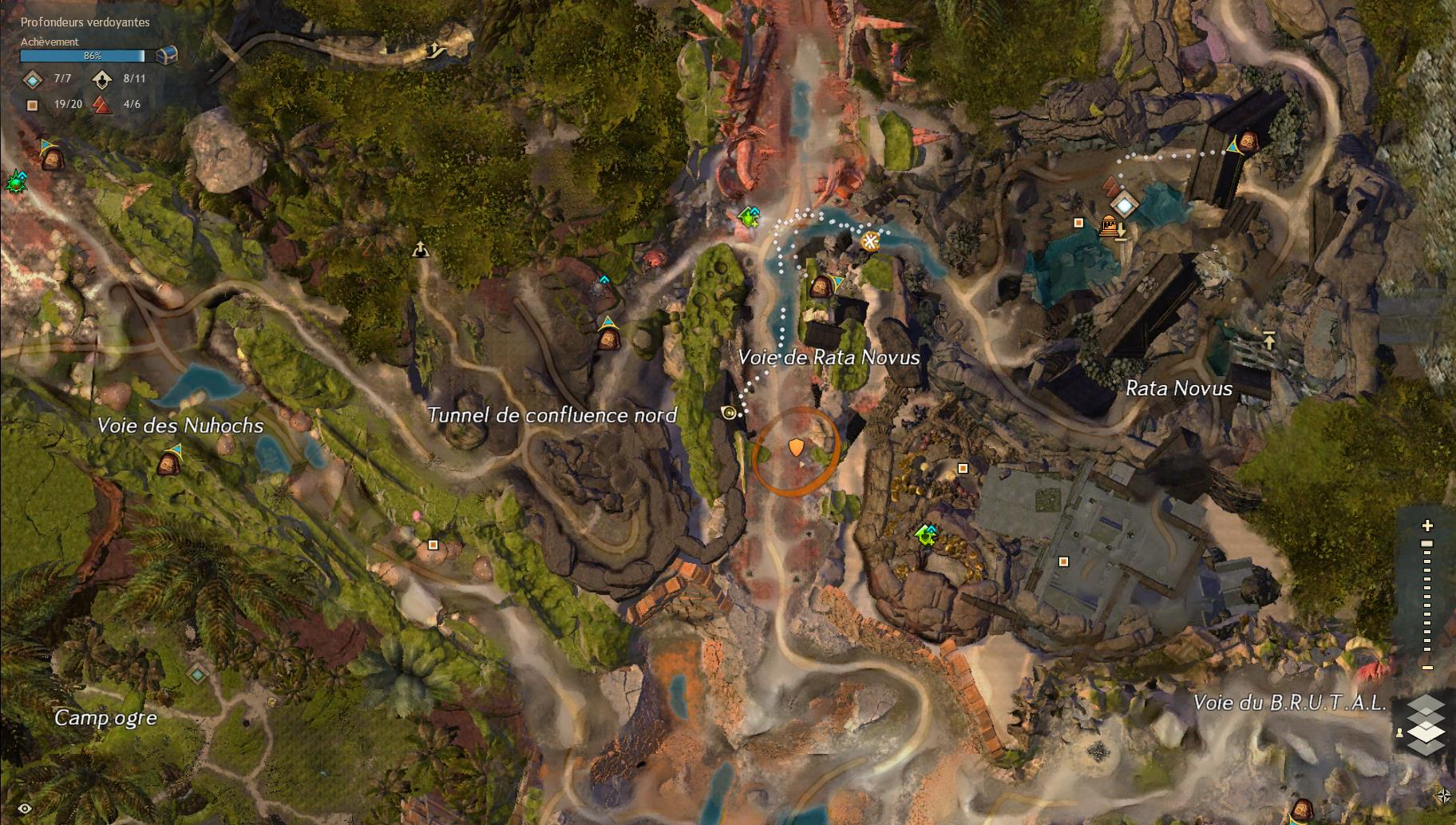The width and height of the screenshot is (1456, 825).
Task: Click the map zoom slider handle
Action: (x=1427, y=544)
